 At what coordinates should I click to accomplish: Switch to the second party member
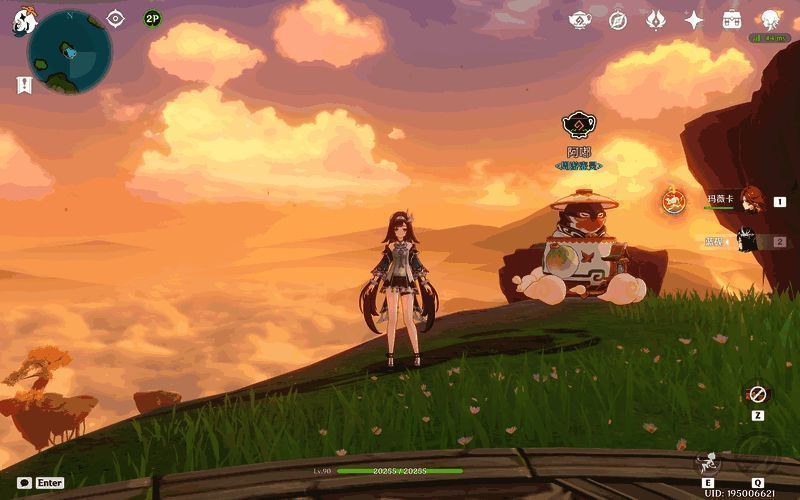pyautogui.click(x=746, y=241)
